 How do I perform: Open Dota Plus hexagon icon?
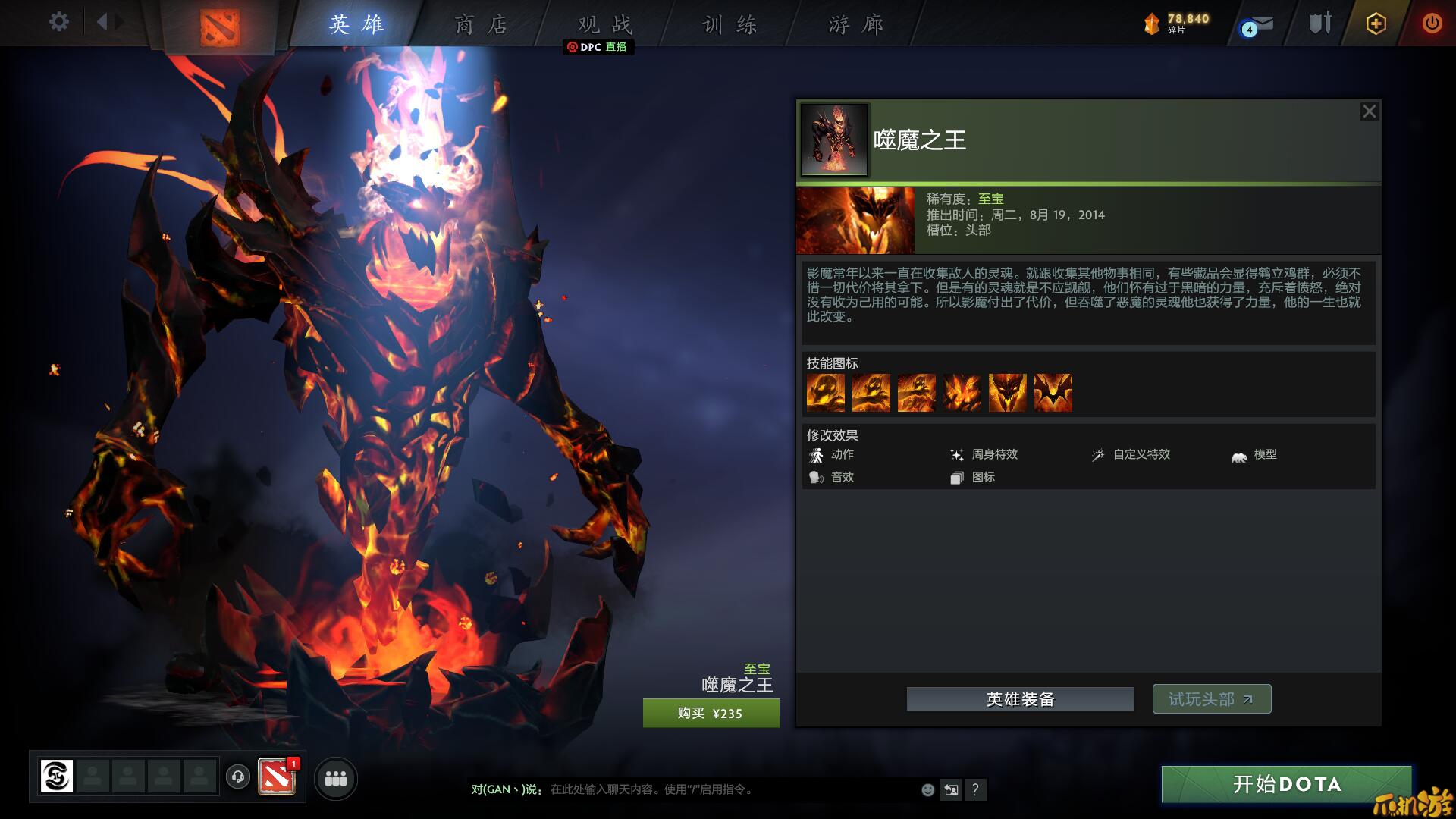tap(1376, 24)
